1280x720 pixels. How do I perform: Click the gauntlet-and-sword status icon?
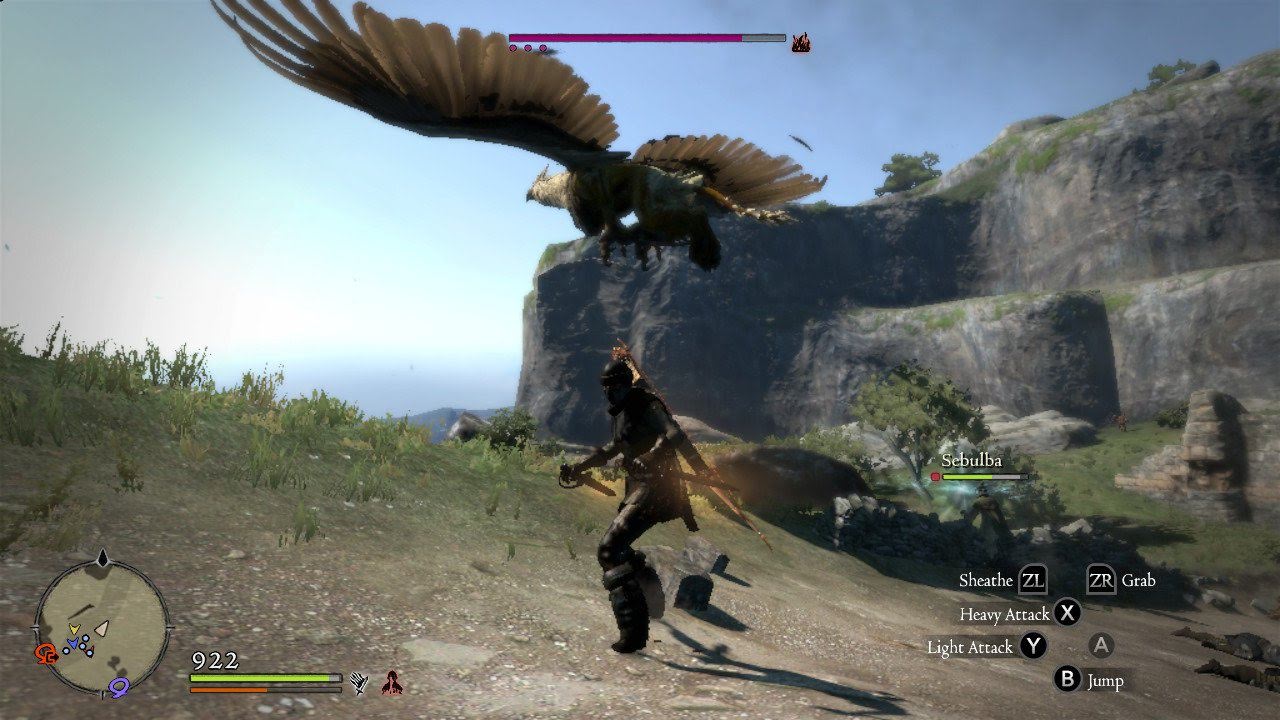pos(359,683)
